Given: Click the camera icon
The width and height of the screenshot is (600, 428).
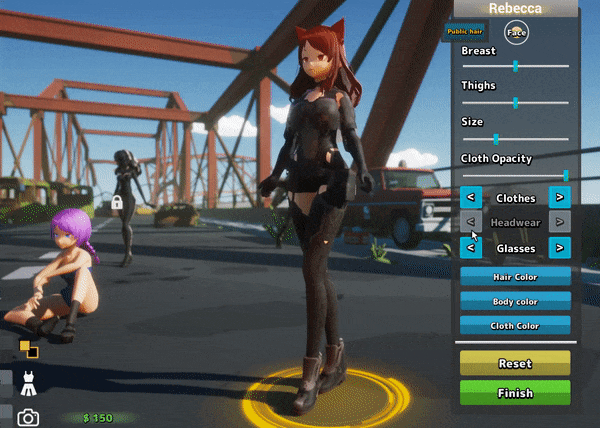Looking at the screenshot, I should (x=29, y=417).
